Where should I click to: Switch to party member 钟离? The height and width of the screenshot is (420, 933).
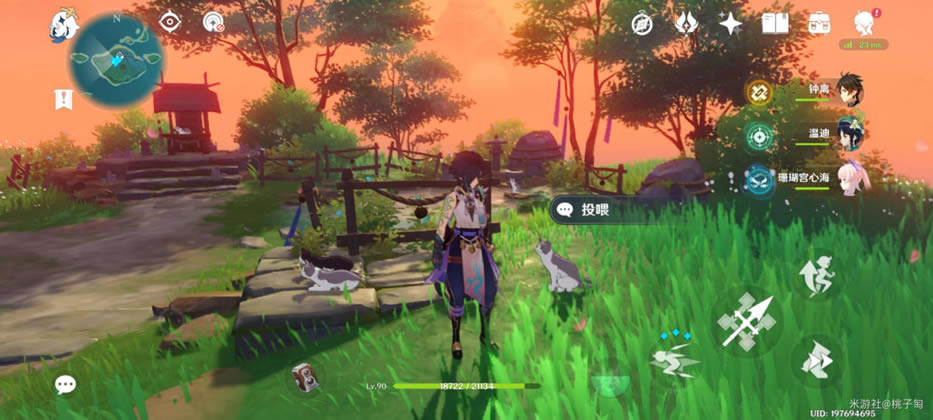pos(848,91)
